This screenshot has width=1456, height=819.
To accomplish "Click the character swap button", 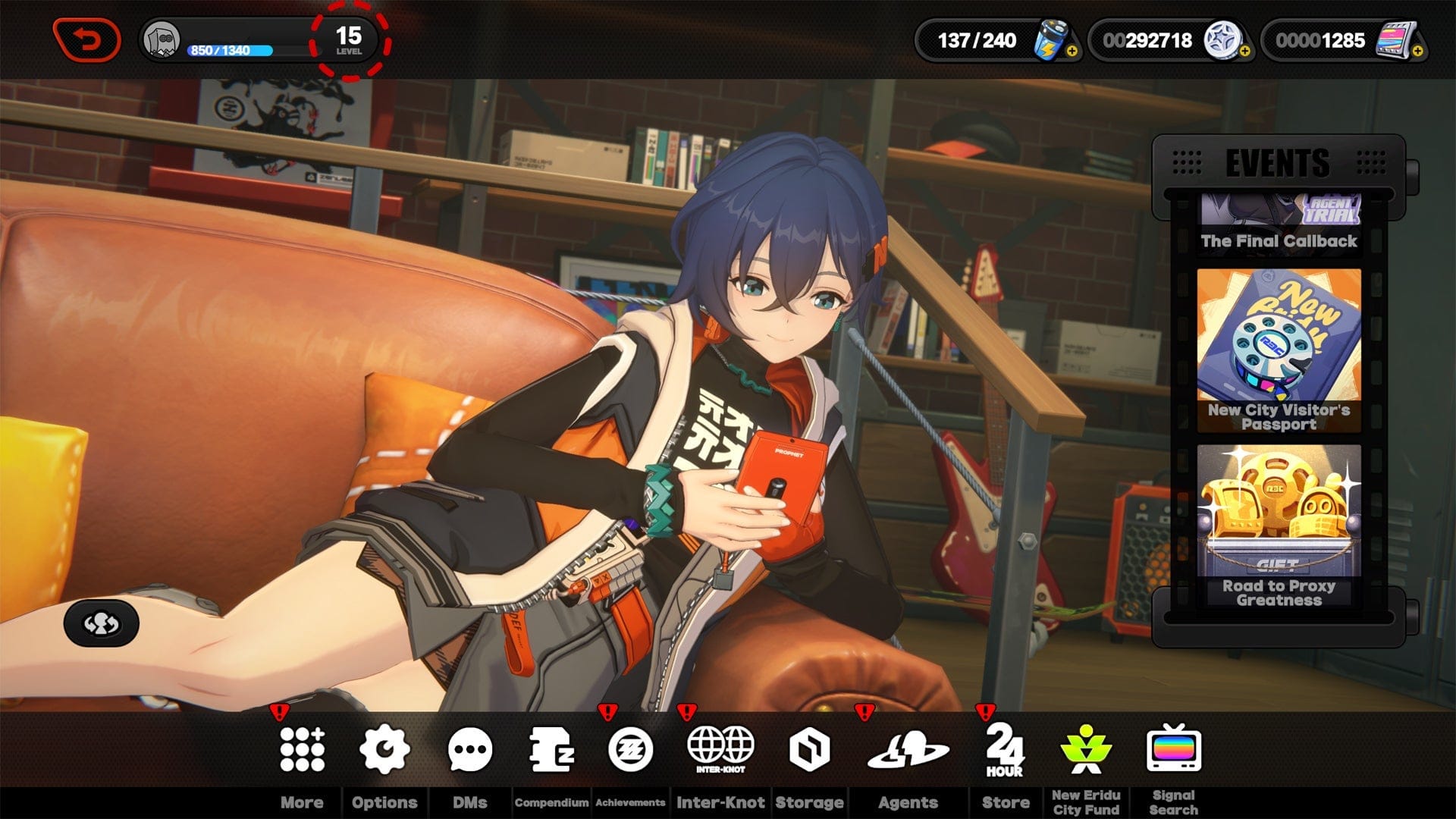I will tap(102, 623).
